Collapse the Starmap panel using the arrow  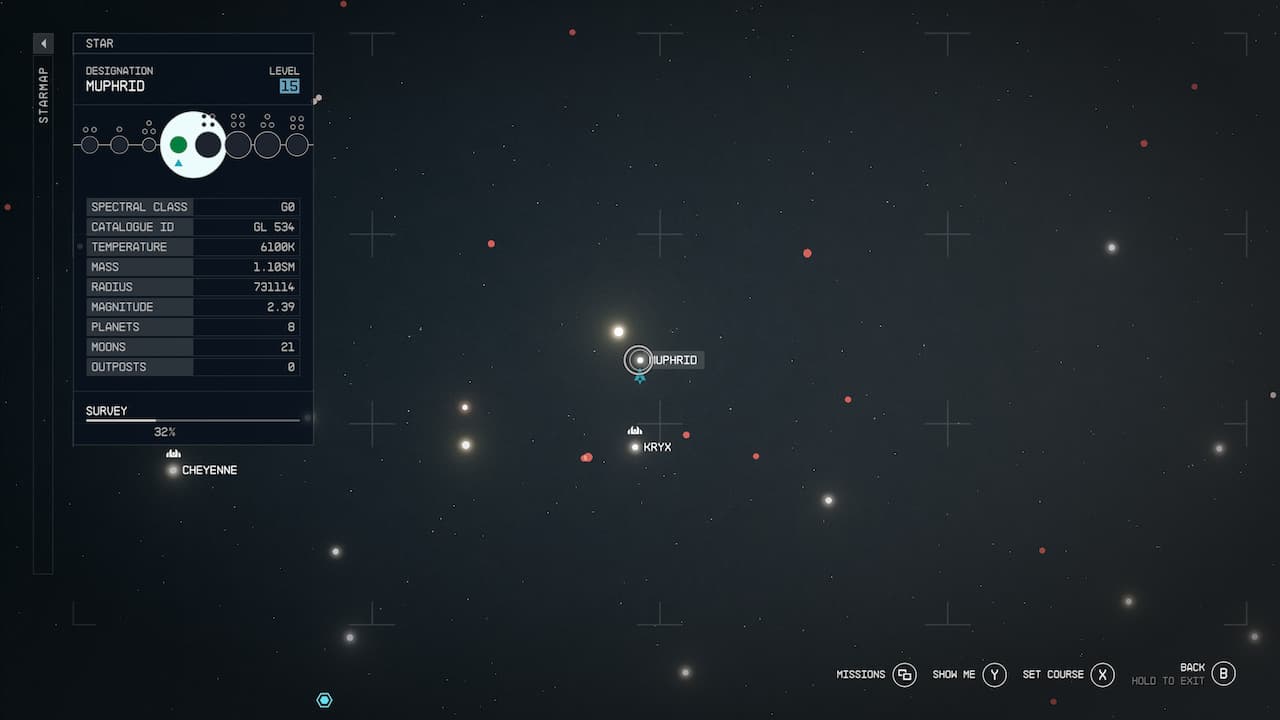[42, 43]
